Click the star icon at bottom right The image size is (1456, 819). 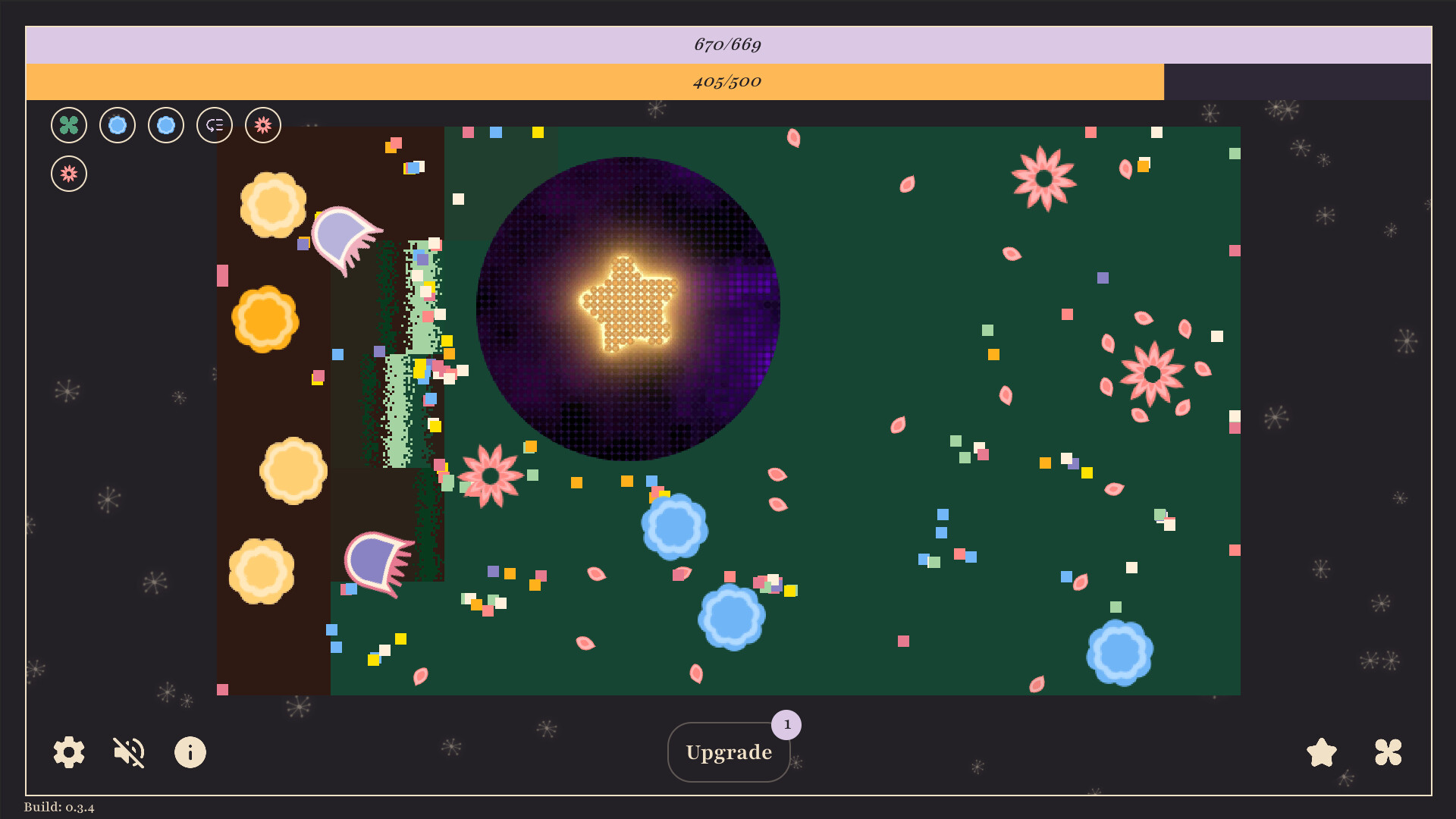1321,752
